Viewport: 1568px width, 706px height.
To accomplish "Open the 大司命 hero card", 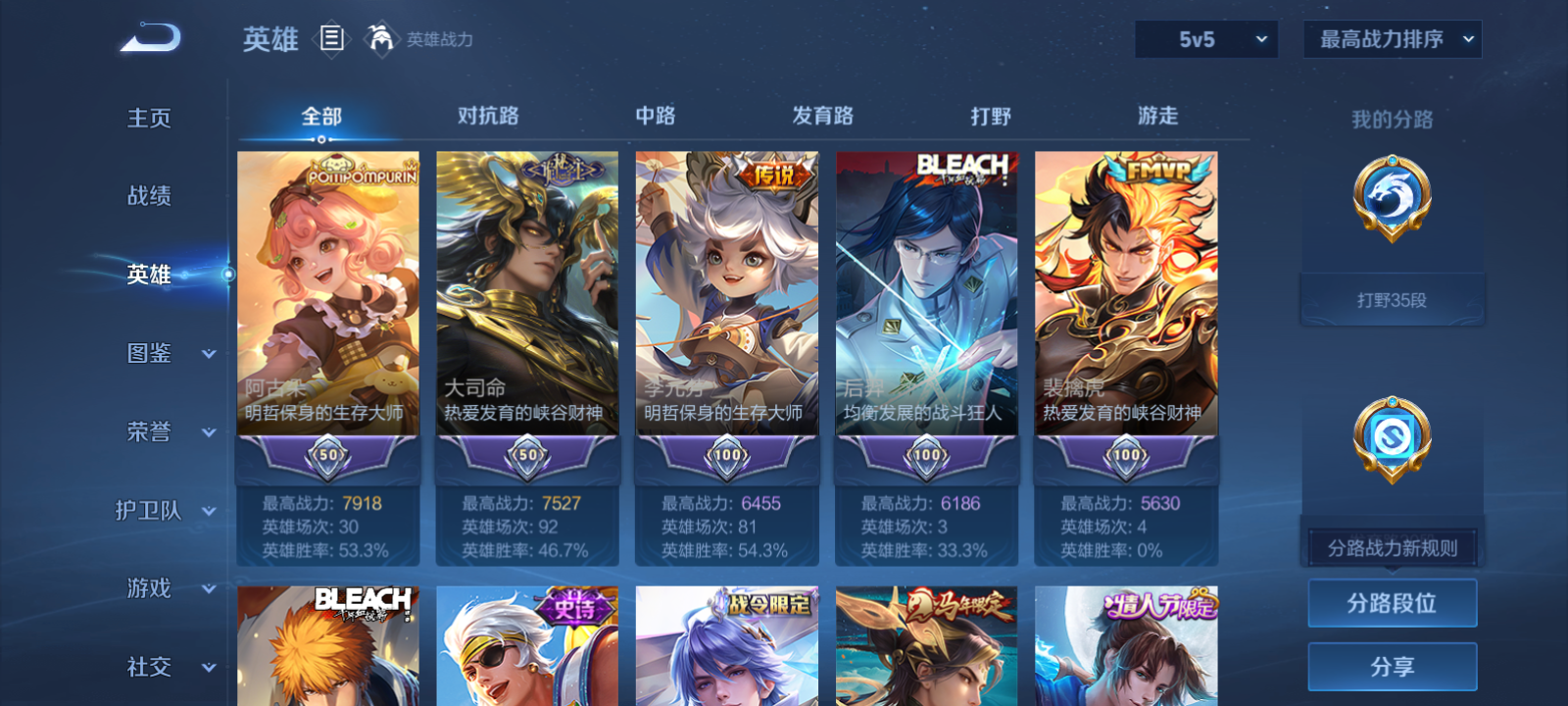I will pos(526,294).
